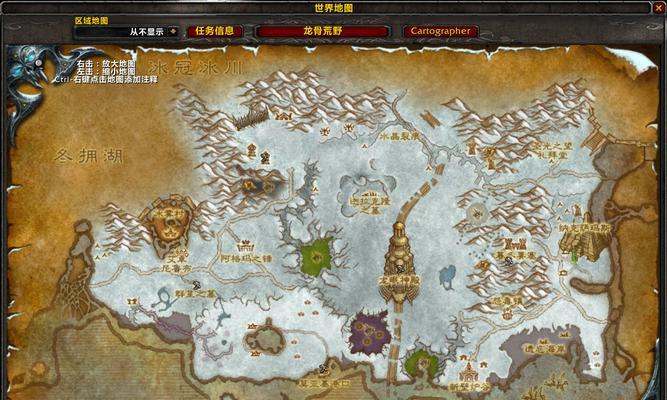Open the 从不显示 zone map dropdown
Image resolution: width=667 pixels, height=400 pixels.
(172, 31)
